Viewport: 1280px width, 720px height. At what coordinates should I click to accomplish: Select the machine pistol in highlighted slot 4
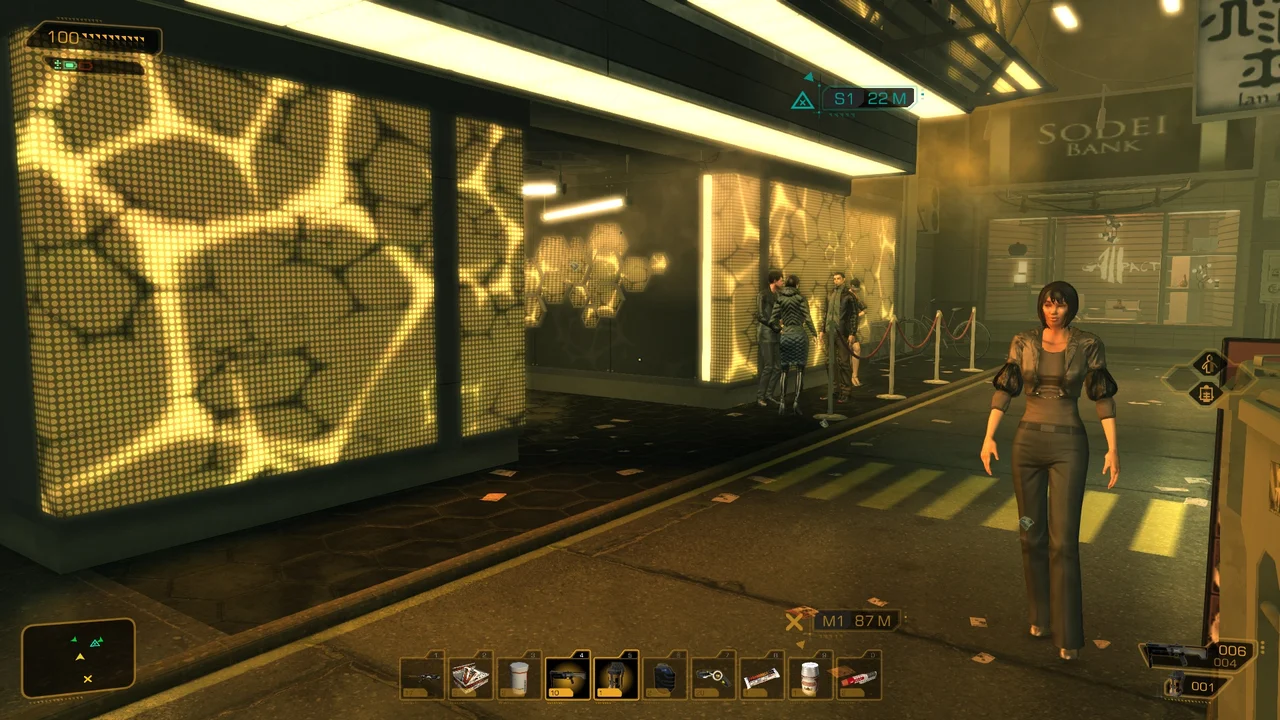tap(568, 676)
